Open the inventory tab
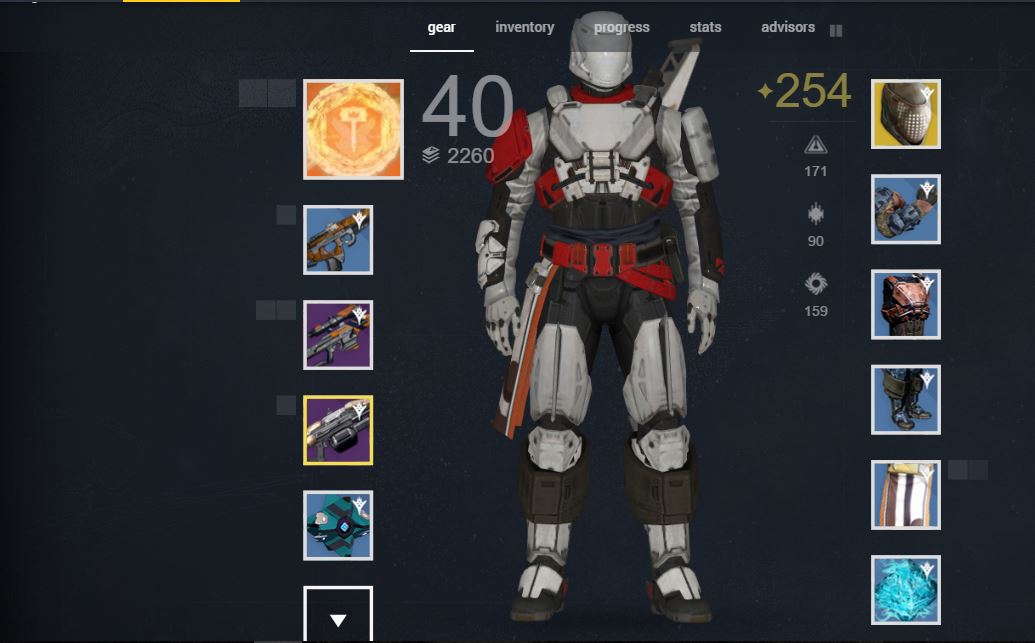The width and height of the screenshot is (1035, 643). [524, 28]
